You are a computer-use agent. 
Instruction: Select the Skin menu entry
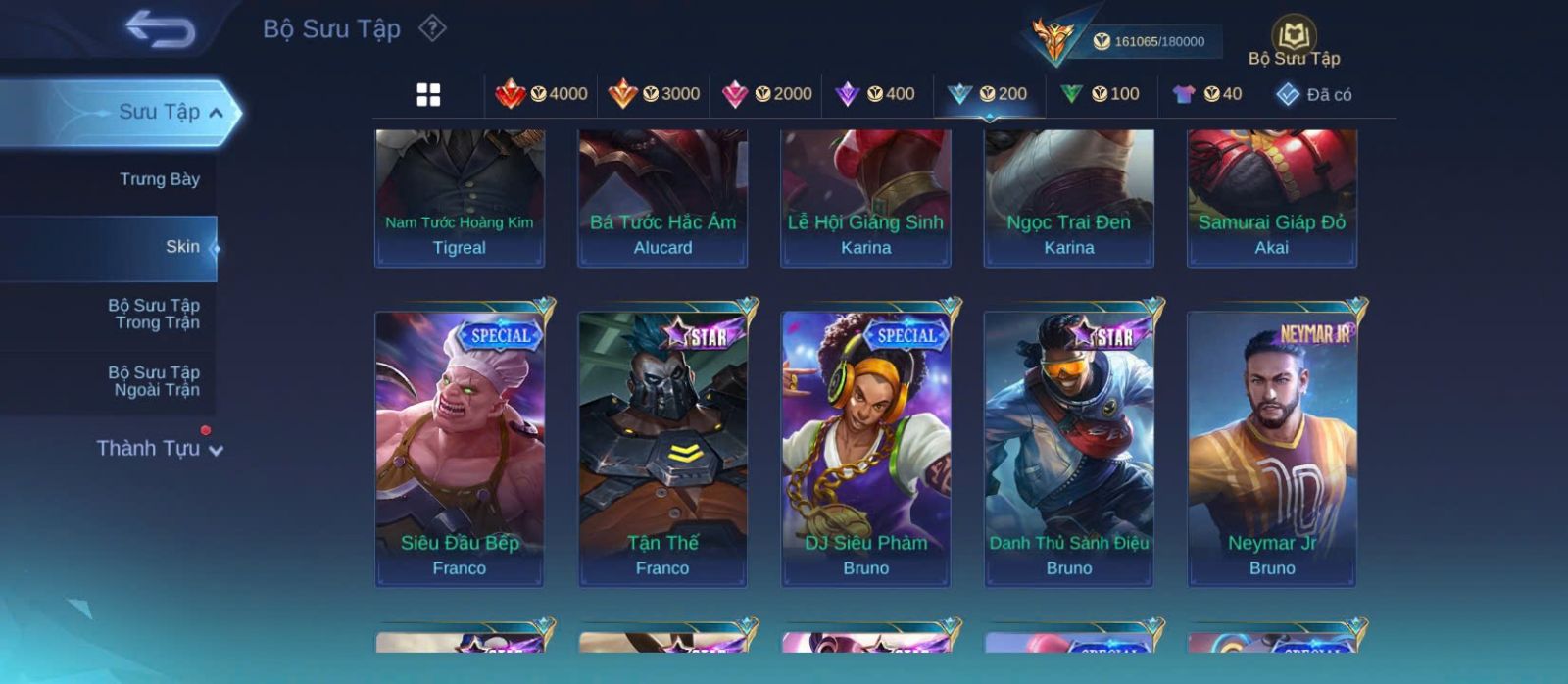click(x=182, y=247)
